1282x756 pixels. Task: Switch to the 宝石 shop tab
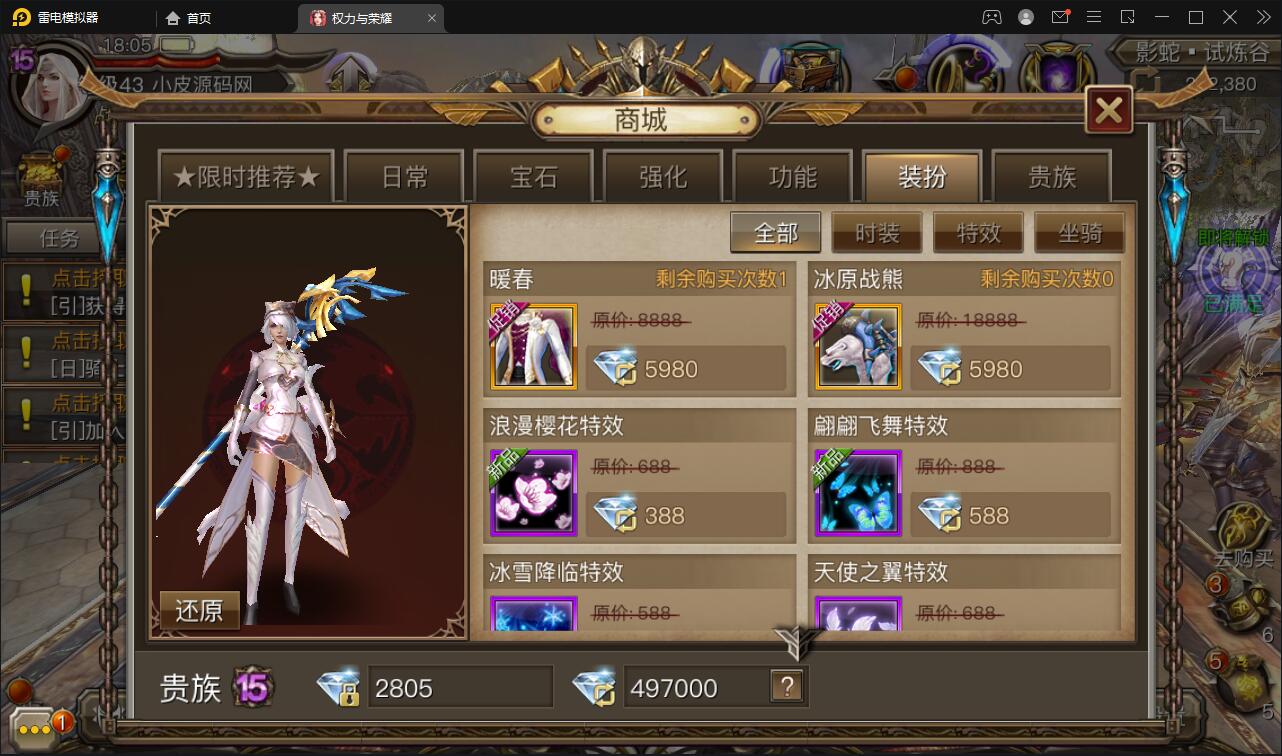(x=533, y=176)
